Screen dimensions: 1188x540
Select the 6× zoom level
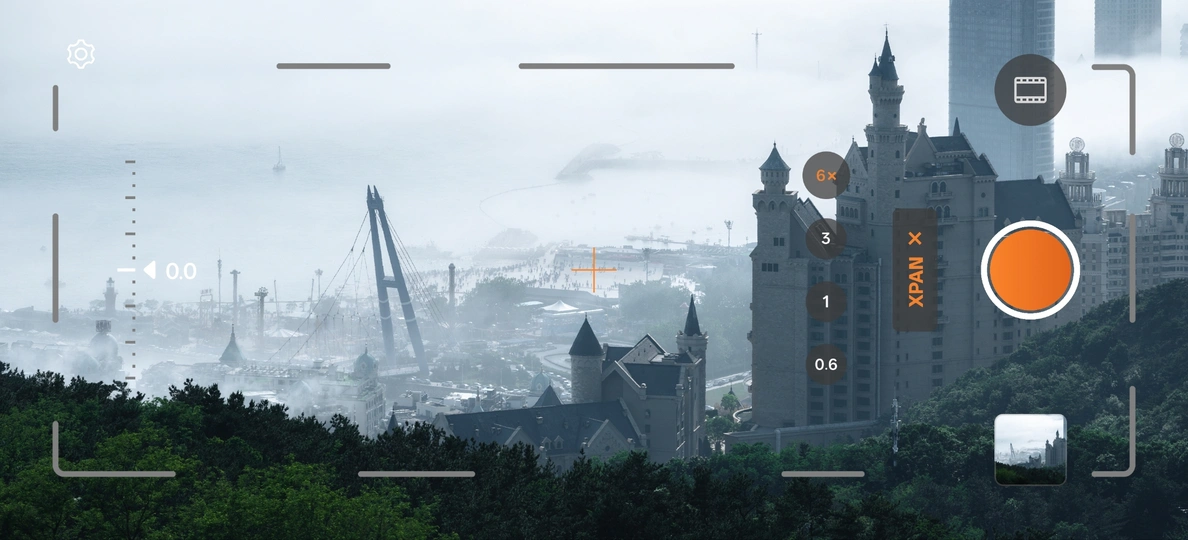tap(826, 176)
